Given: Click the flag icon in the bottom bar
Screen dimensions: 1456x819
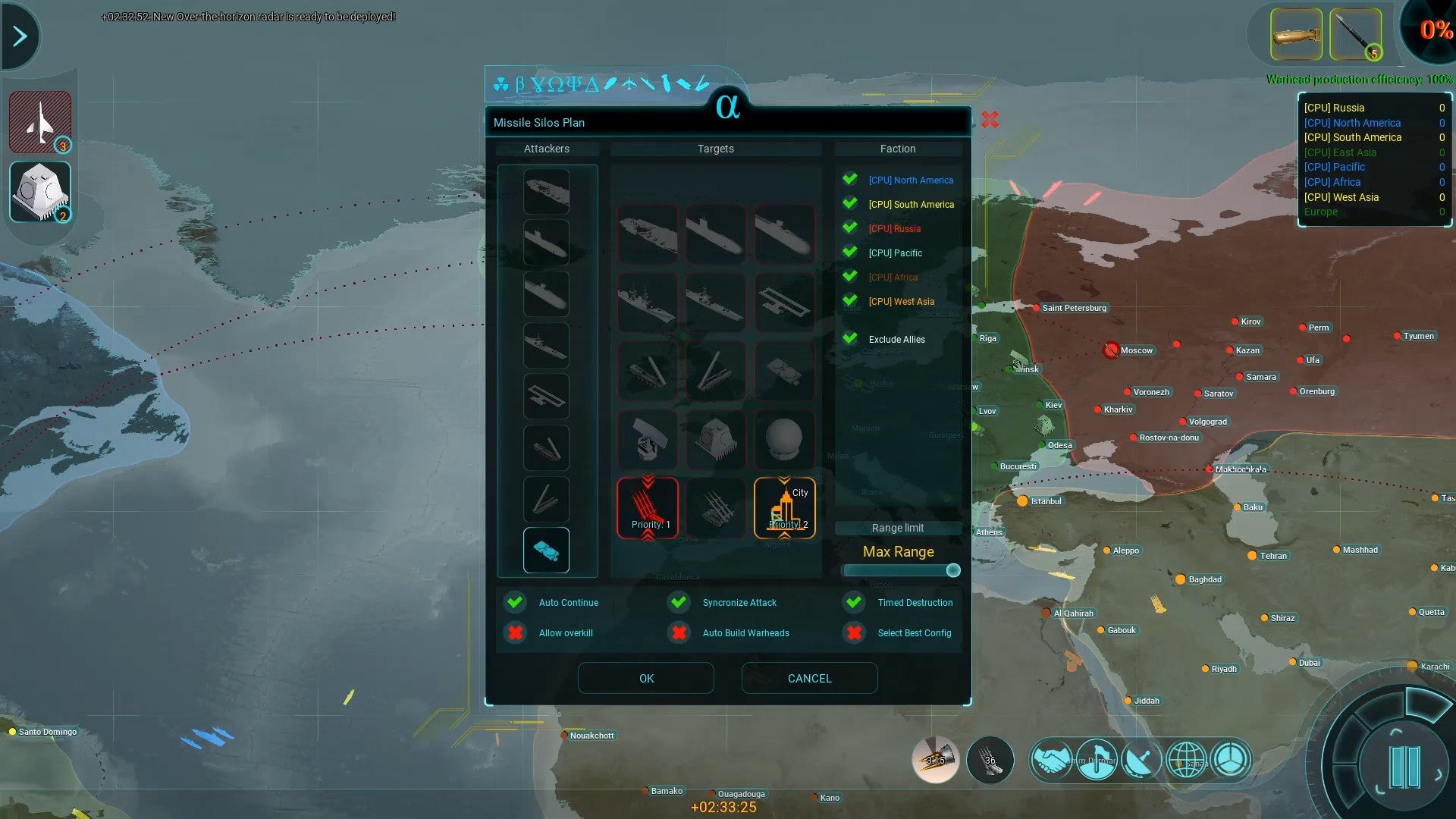Looking at the screenshot, I should (x=1097, y=759).
